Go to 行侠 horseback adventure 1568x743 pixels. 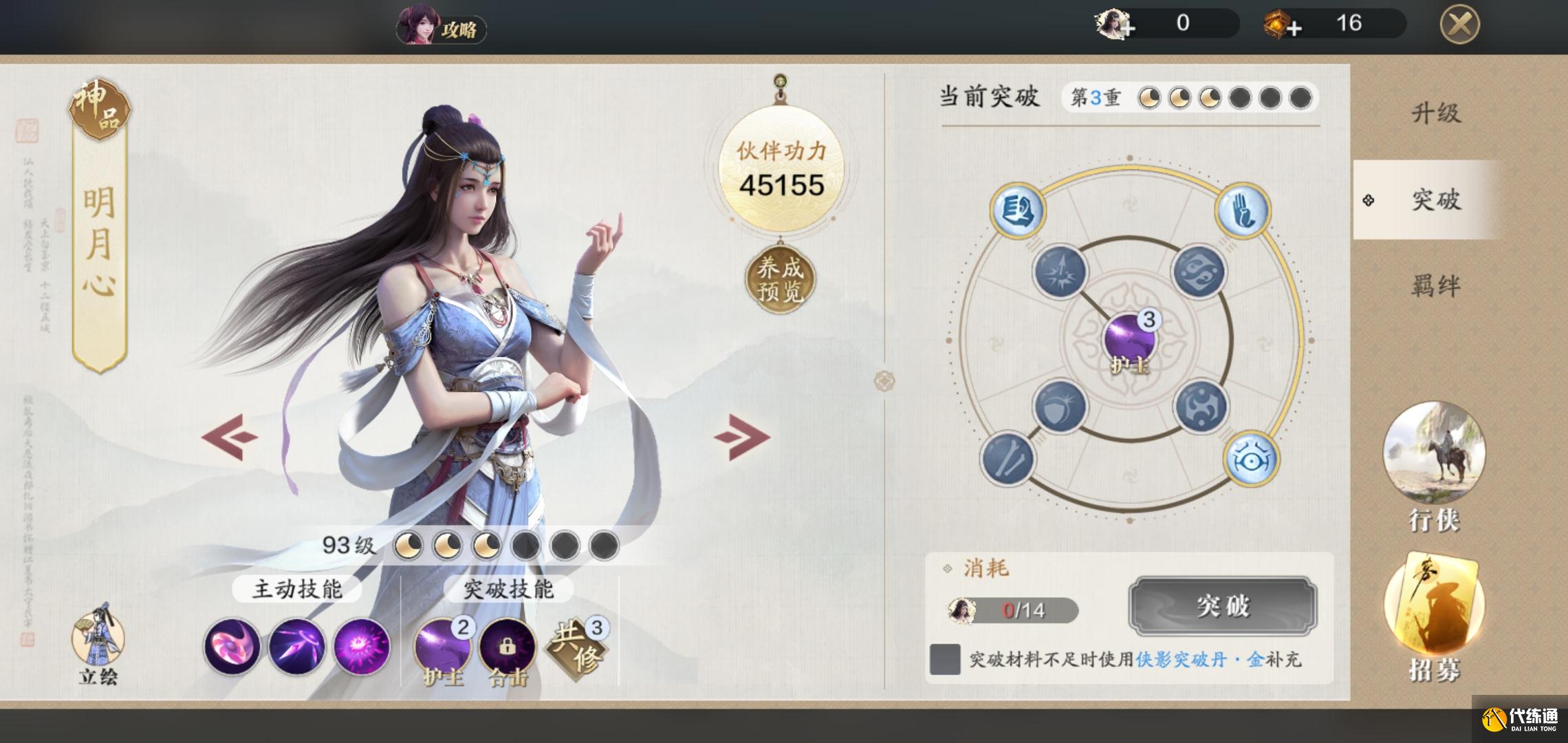[x=1434, y=468]
